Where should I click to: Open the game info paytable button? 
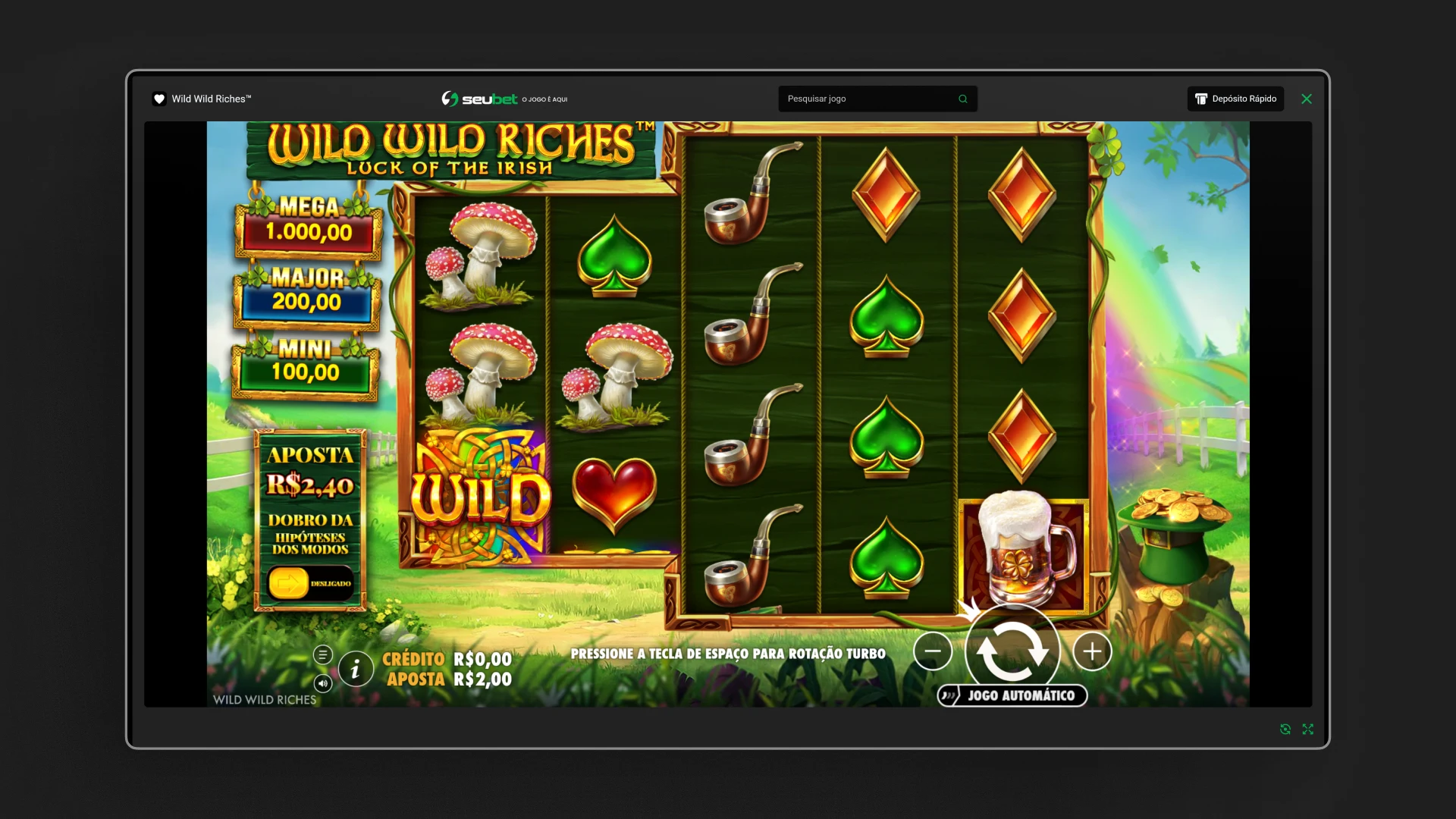tap(355, 670)
